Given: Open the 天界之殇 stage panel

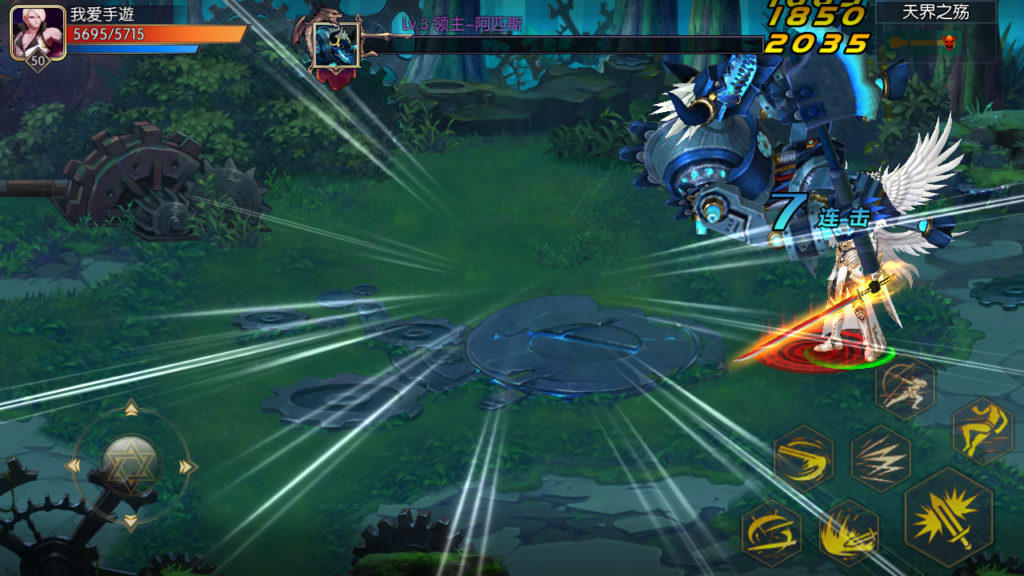Looking at the screenshot, I should [936, 13].
